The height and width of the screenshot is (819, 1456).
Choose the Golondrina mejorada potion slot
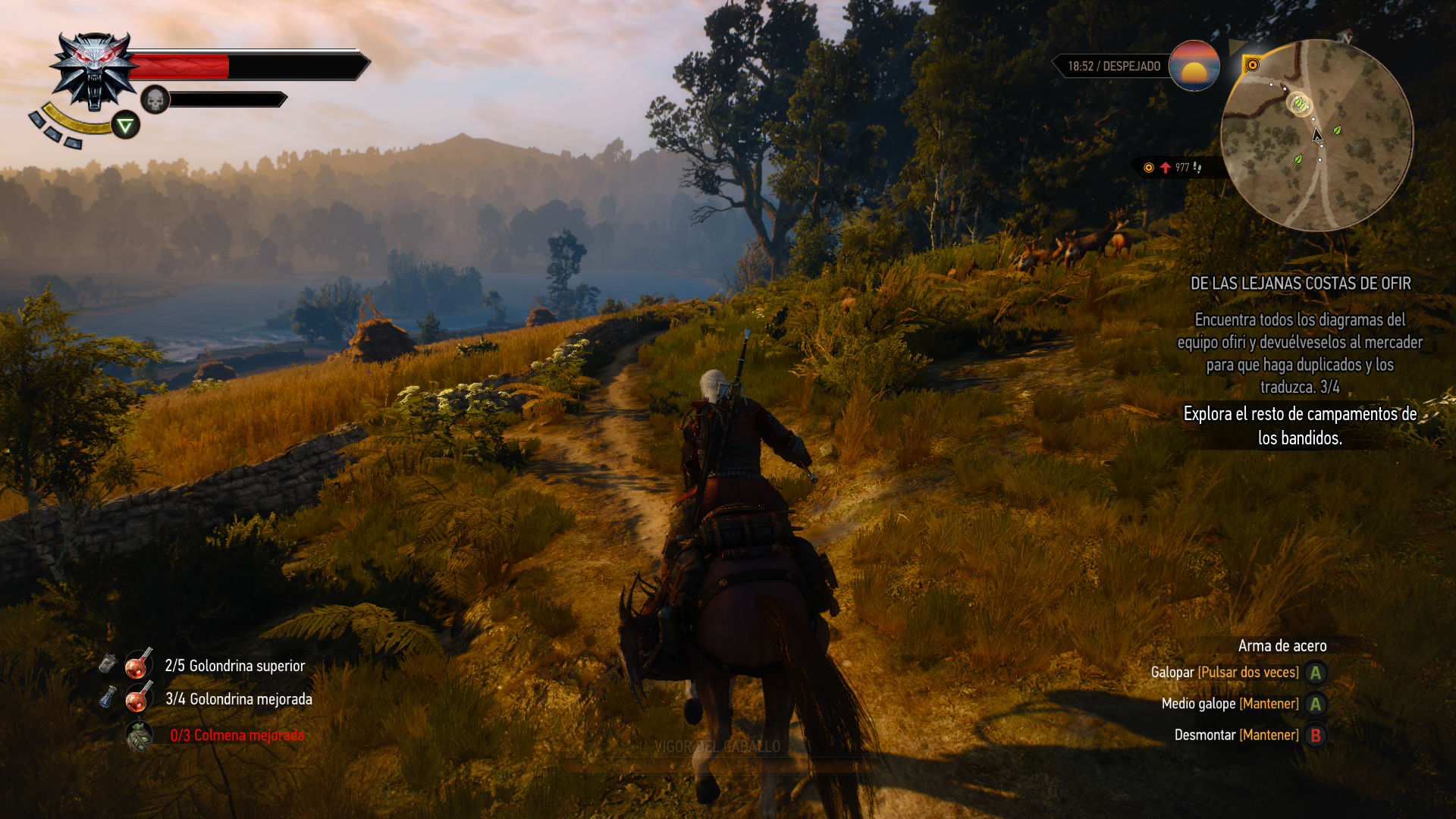pos(139,698)
